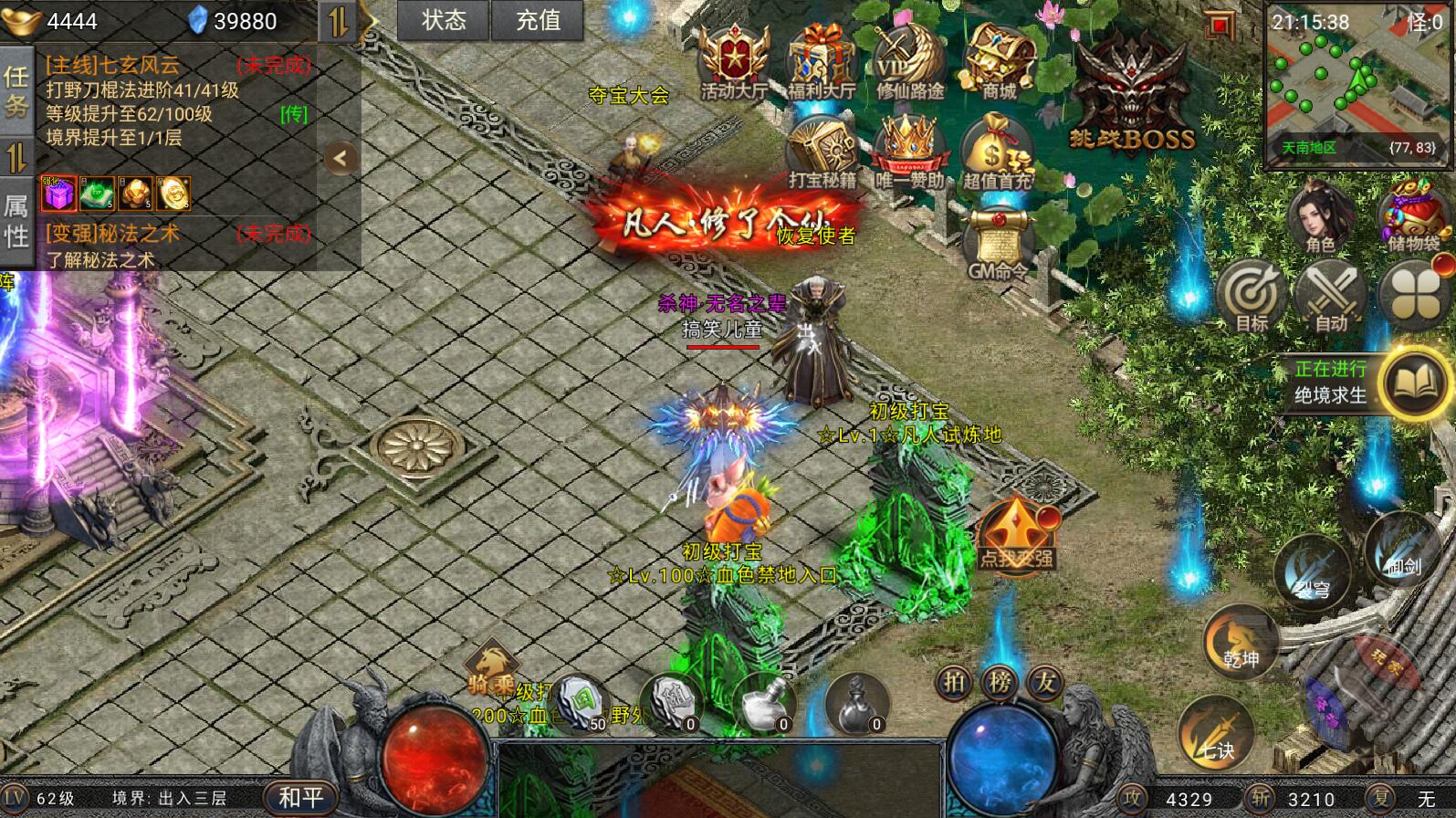
Task: Open the 打宝秘籍 treasure guide
Action: (822, 153)
